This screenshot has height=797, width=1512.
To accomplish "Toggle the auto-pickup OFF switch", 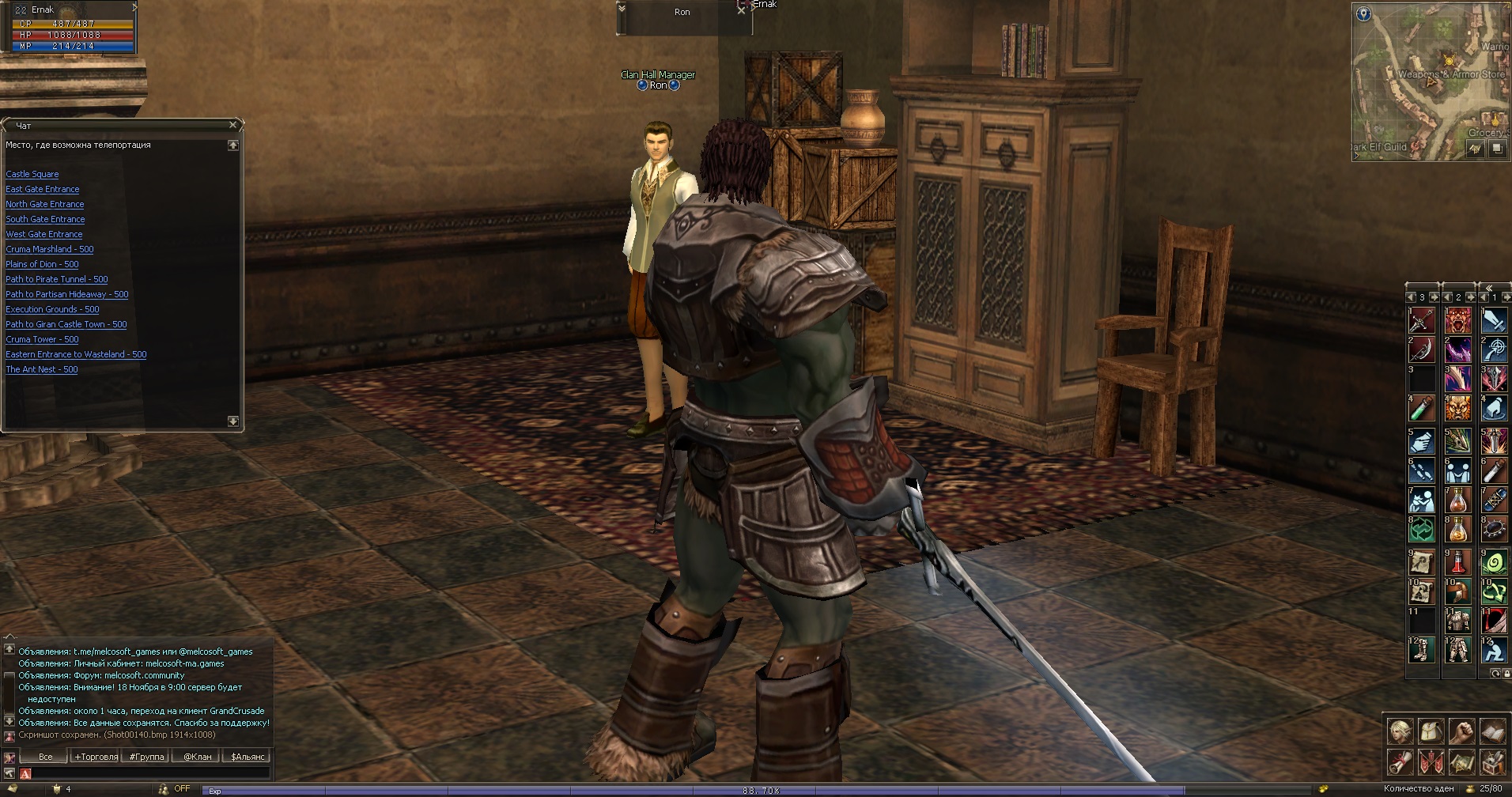I will coord(180,788).
